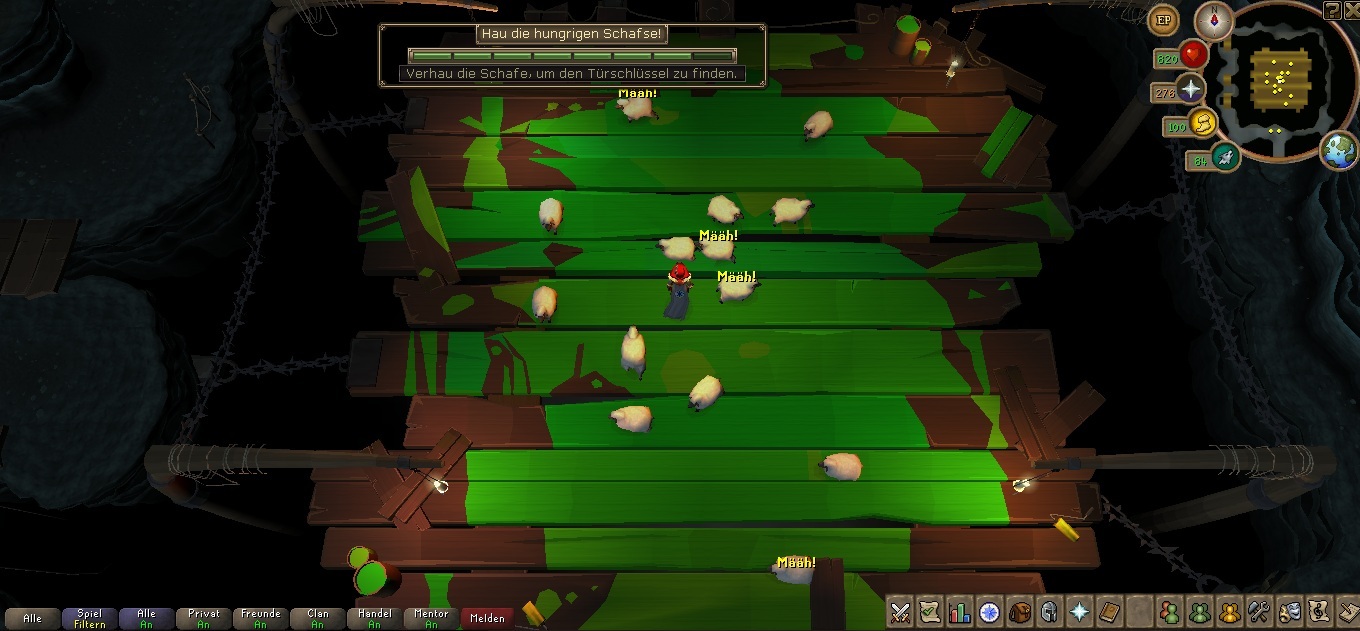Close the window with the X button
The height and width of the screenshot is (631, 1360).
1351,10
